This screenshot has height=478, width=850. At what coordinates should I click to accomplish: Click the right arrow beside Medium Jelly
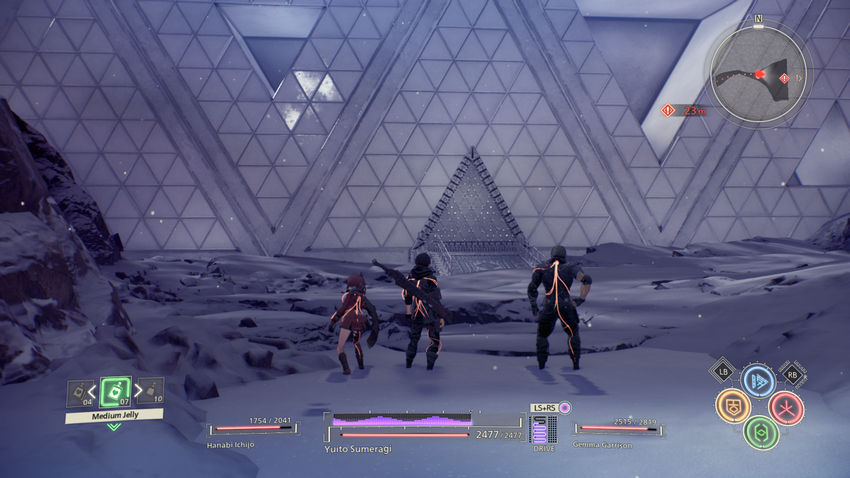point(135,391)
